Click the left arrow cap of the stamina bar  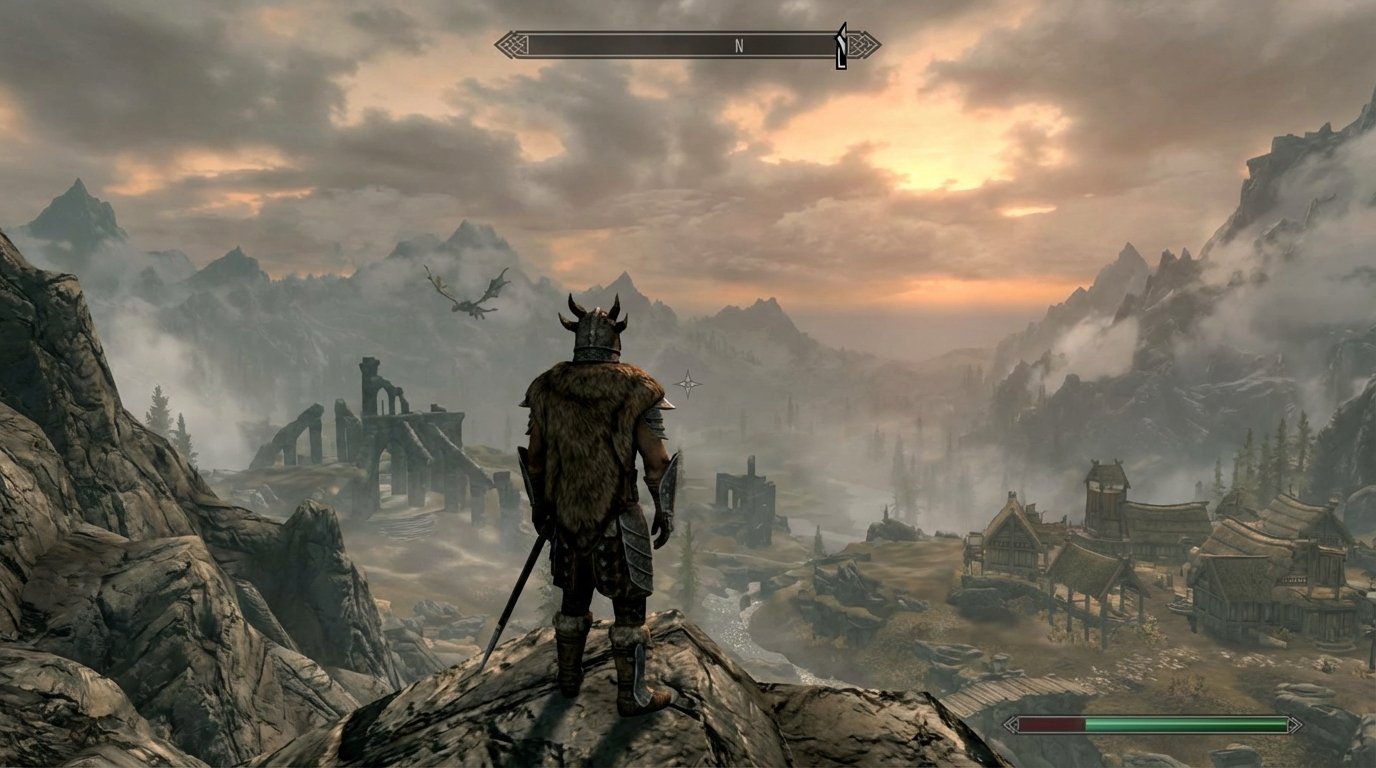(x=1013, y=722)
